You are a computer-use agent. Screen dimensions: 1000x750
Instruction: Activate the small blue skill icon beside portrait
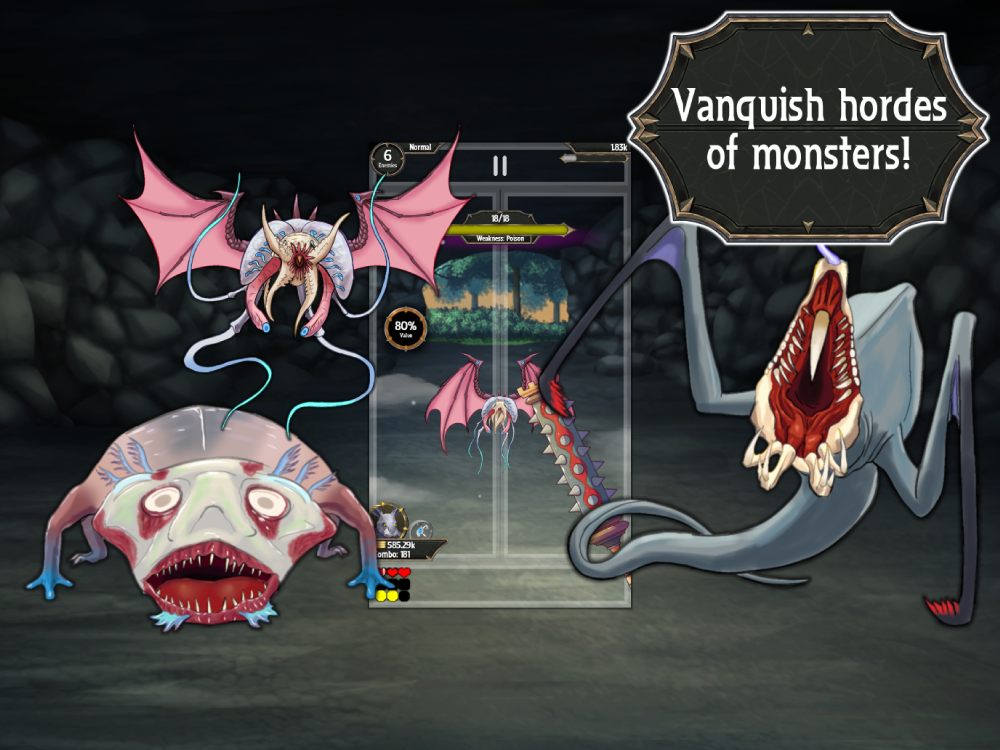click(x=421, y=530)
